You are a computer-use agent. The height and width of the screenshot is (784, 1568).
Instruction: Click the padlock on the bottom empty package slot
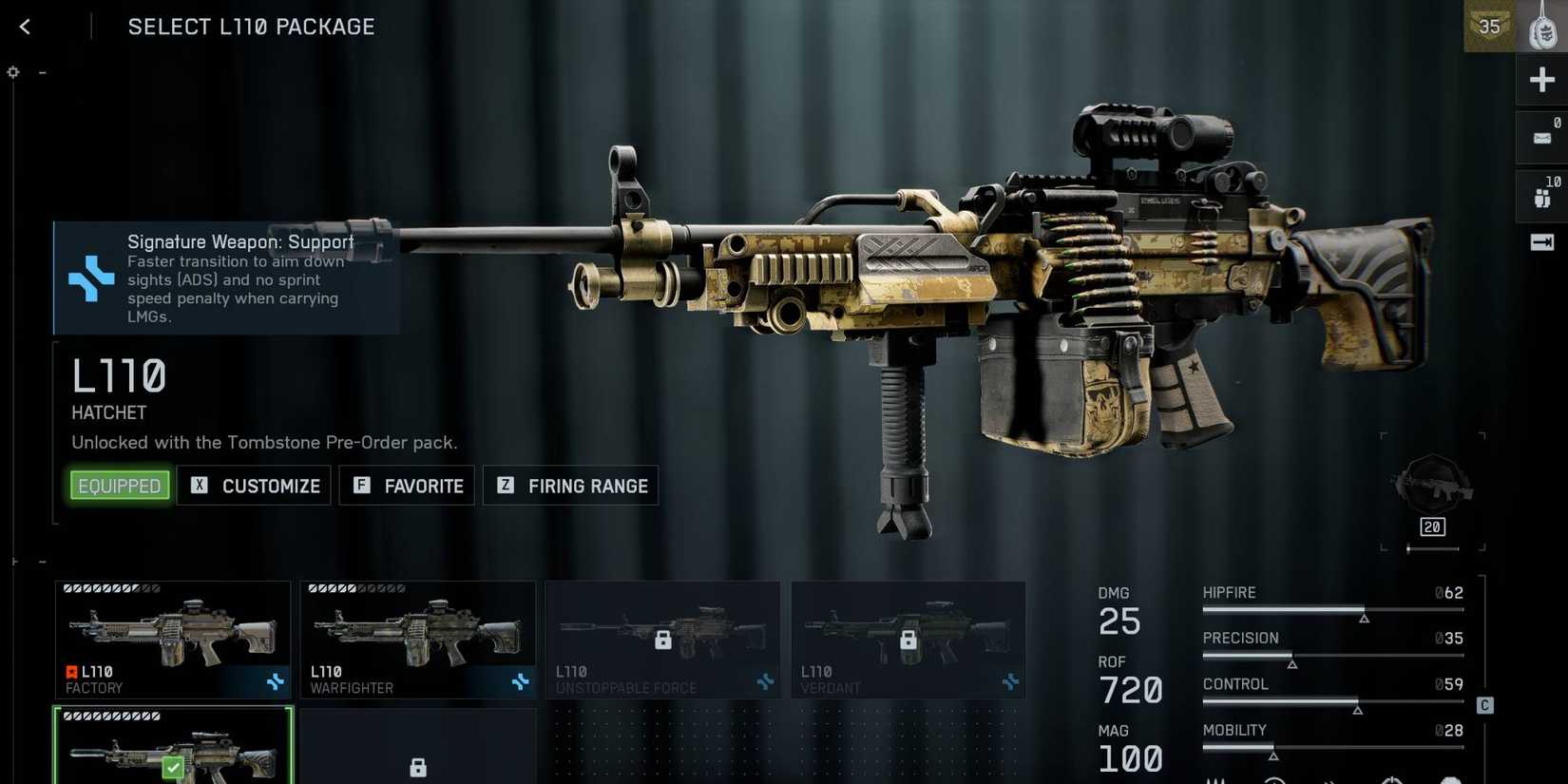coord(418,766)
